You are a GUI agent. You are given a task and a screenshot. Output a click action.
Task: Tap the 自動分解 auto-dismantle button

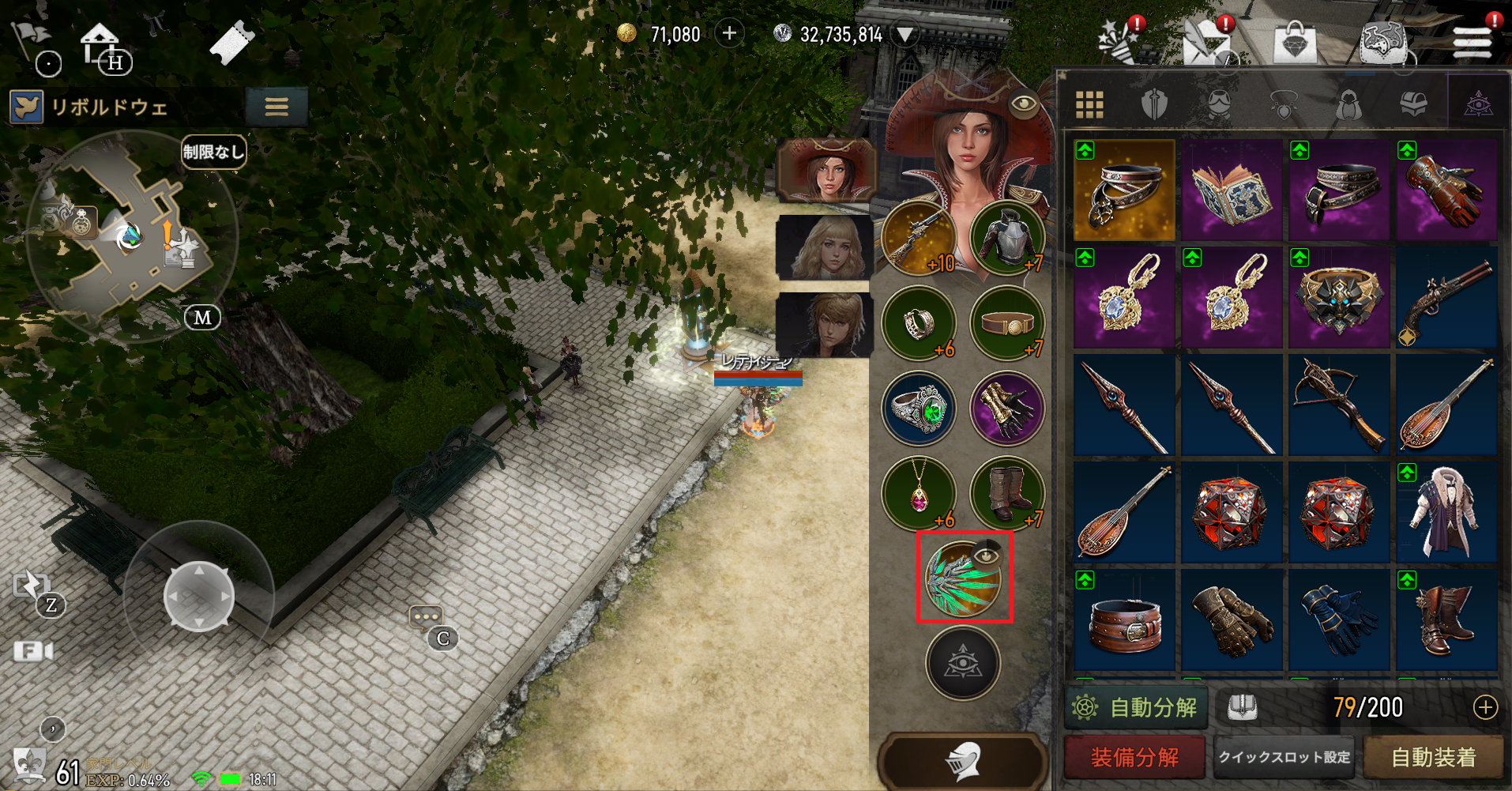[1136, 707]
